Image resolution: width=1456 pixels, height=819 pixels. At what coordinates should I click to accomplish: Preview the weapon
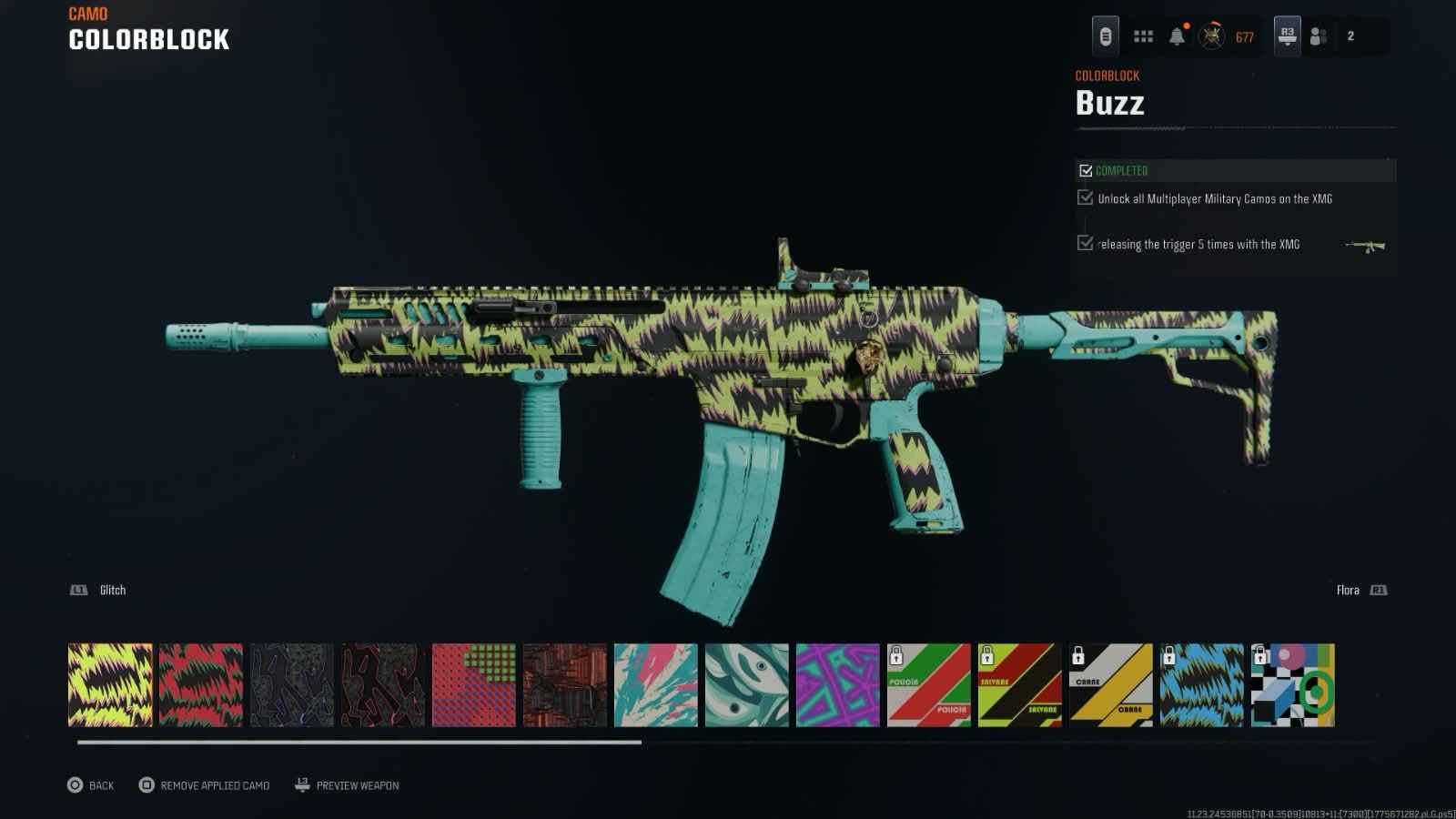click(x=347, y=785)
